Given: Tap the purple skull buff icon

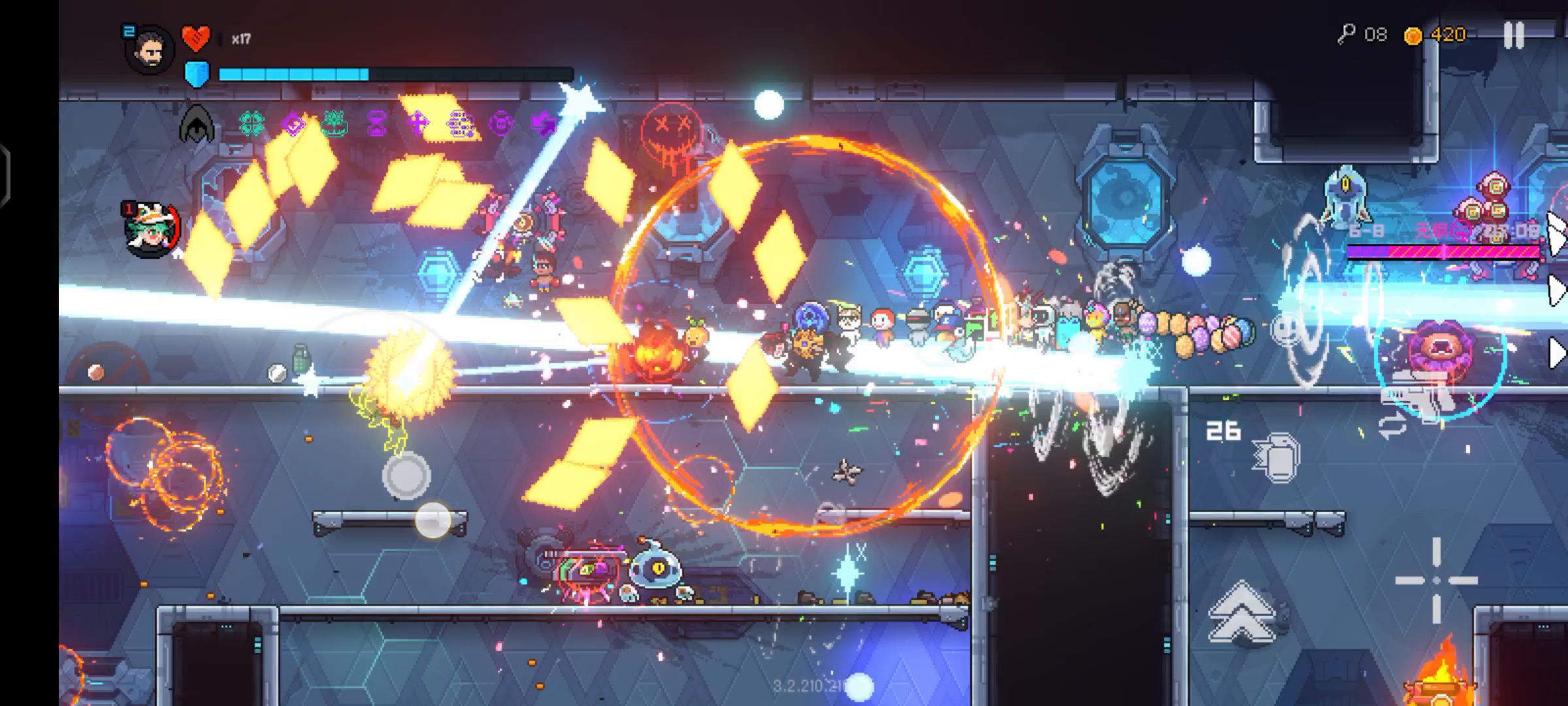Looking at the screenshot, I should click(x=501, y=122).
